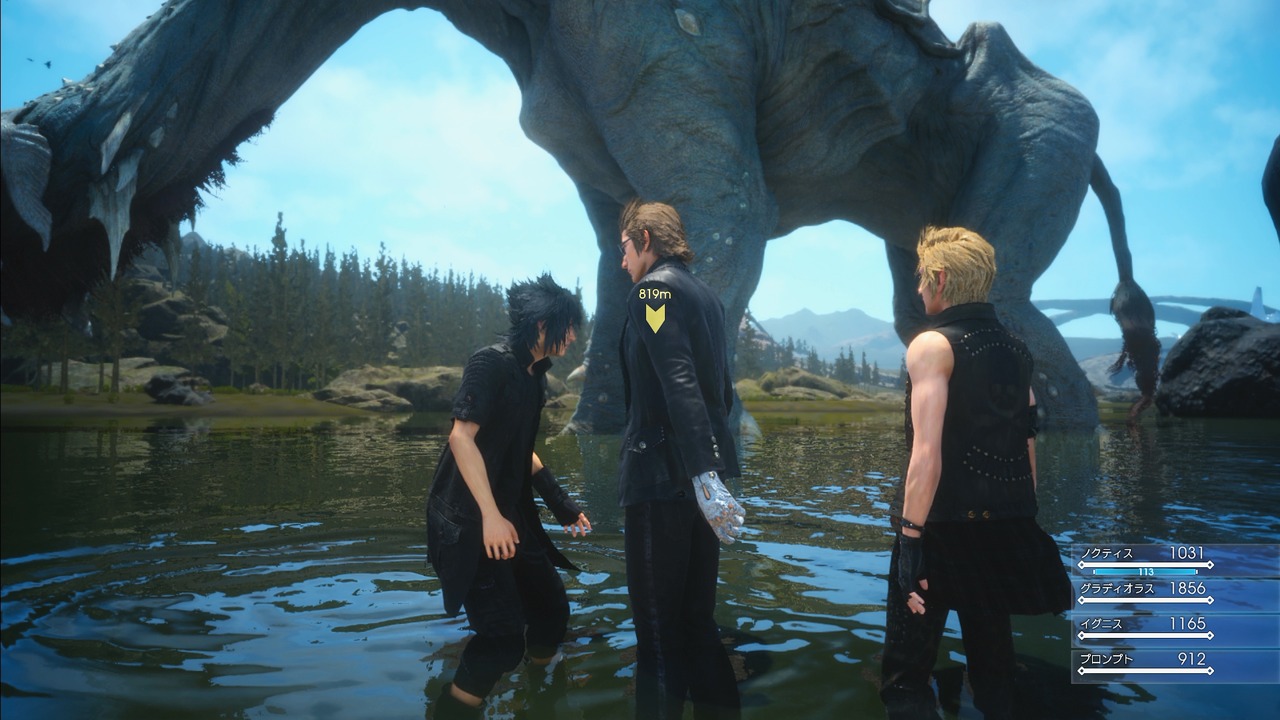The height and width of the screenshot is (720, 1280).
Task: Click the yellow waypoint arrow marker
Action: tap(655, 320)
